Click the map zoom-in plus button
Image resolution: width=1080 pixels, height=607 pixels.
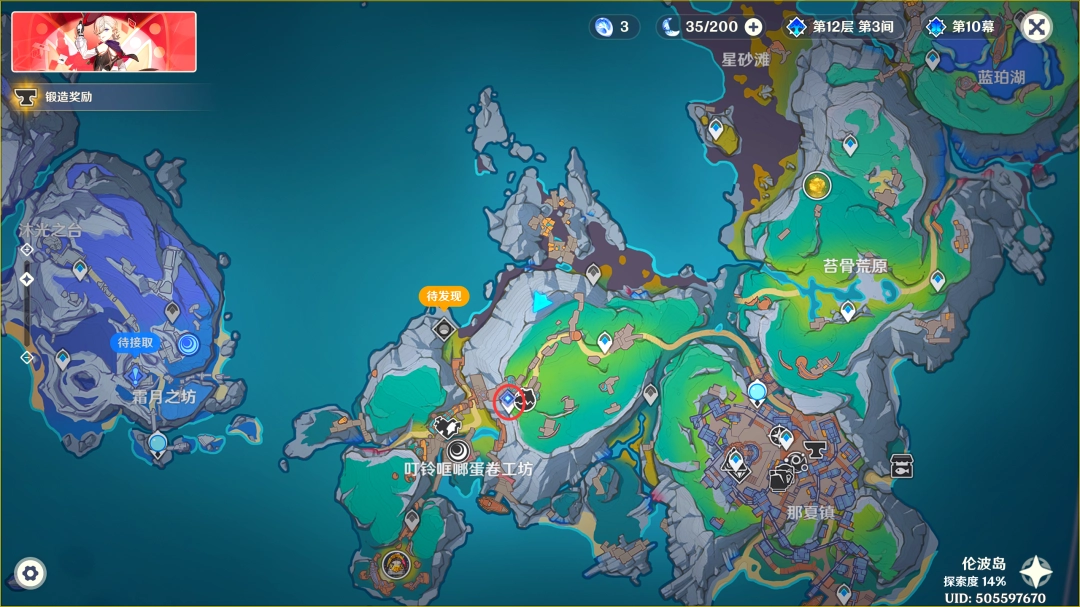(27, 249)
